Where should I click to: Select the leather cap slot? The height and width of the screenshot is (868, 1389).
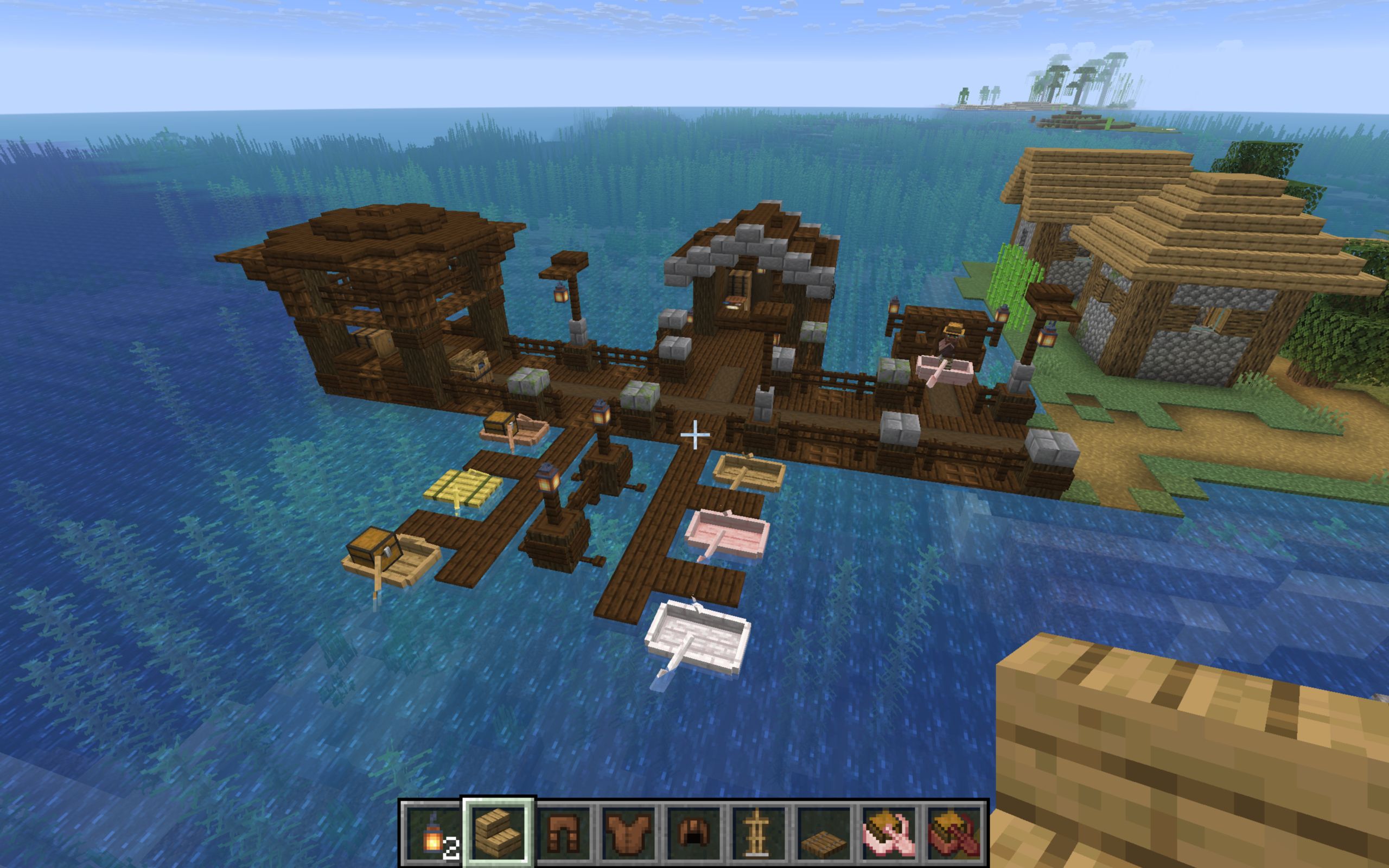(694, 832)
